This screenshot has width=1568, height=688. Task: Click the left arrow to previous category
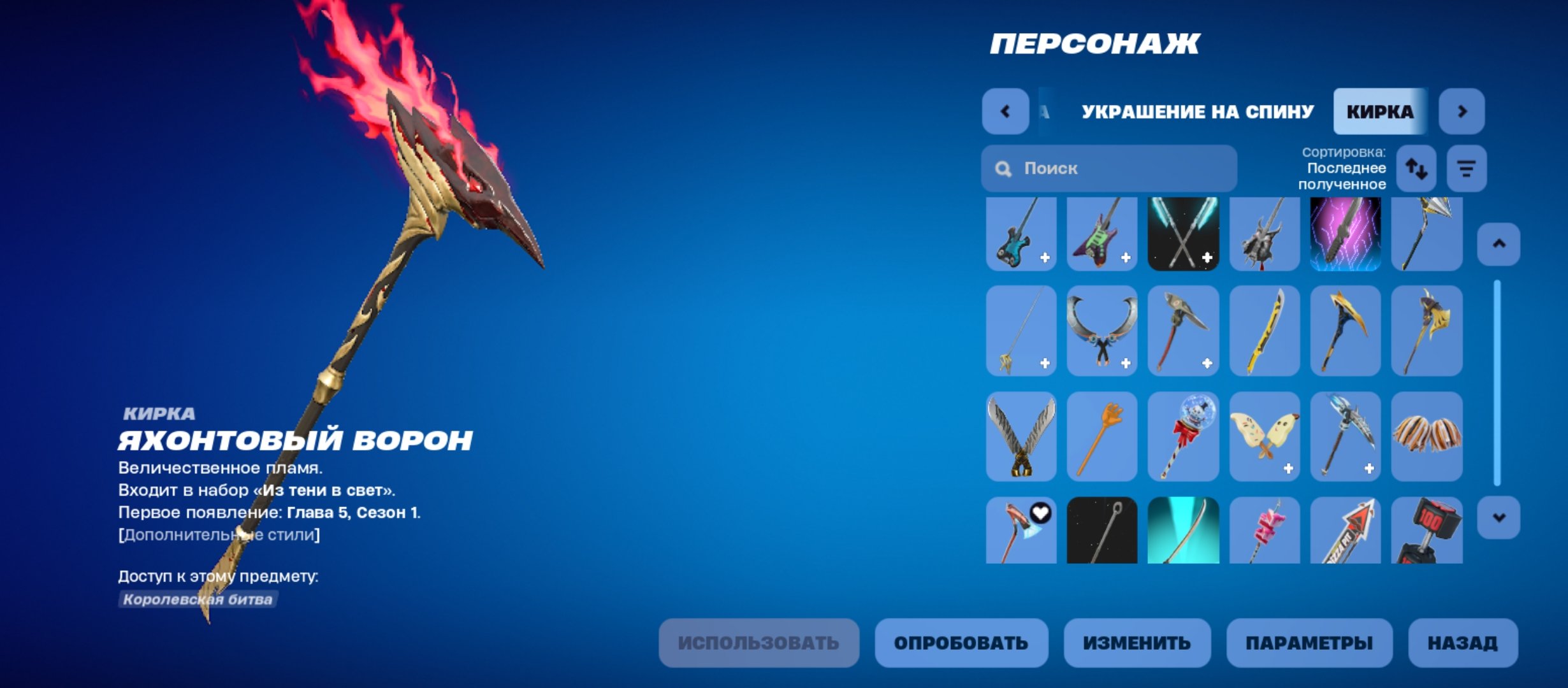[1005, 111]
